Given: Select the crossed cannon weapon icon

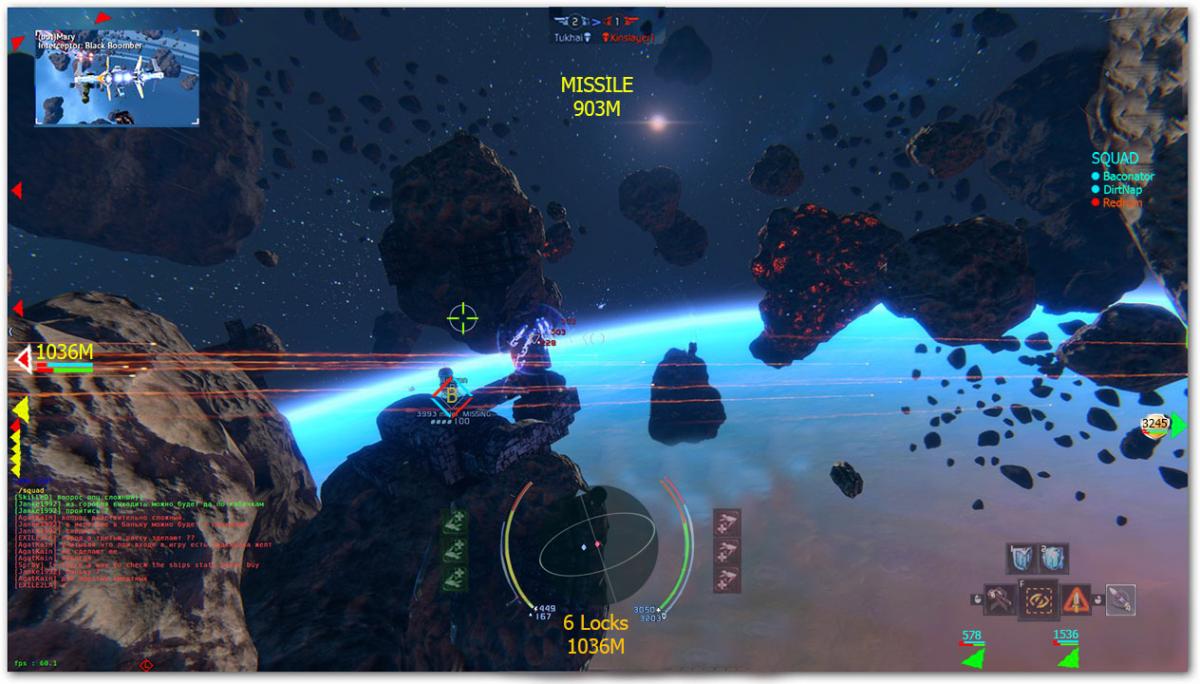Looking at the screenshot, I should [1000, 599].
